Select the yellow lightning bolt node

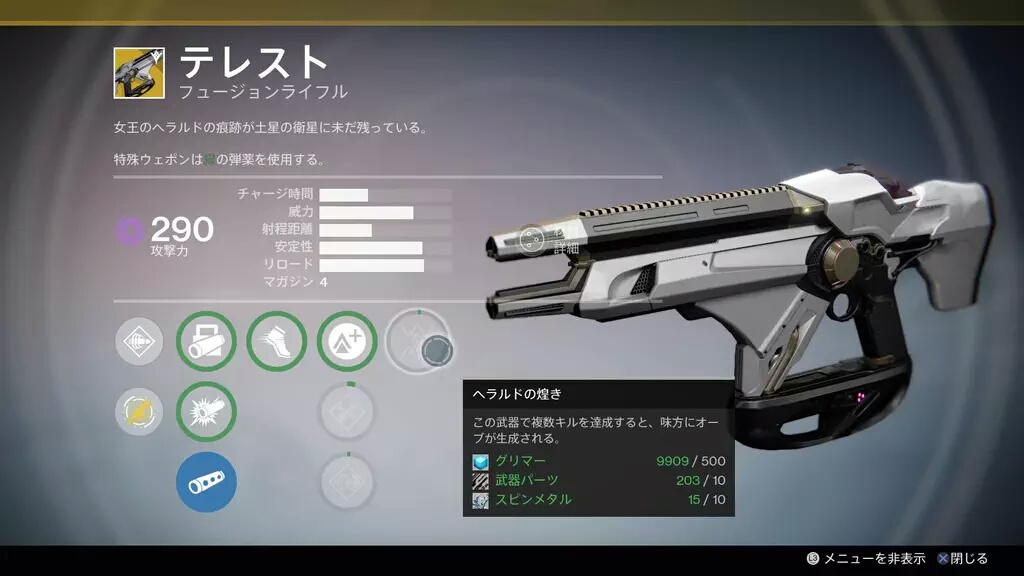pos(139,412)
